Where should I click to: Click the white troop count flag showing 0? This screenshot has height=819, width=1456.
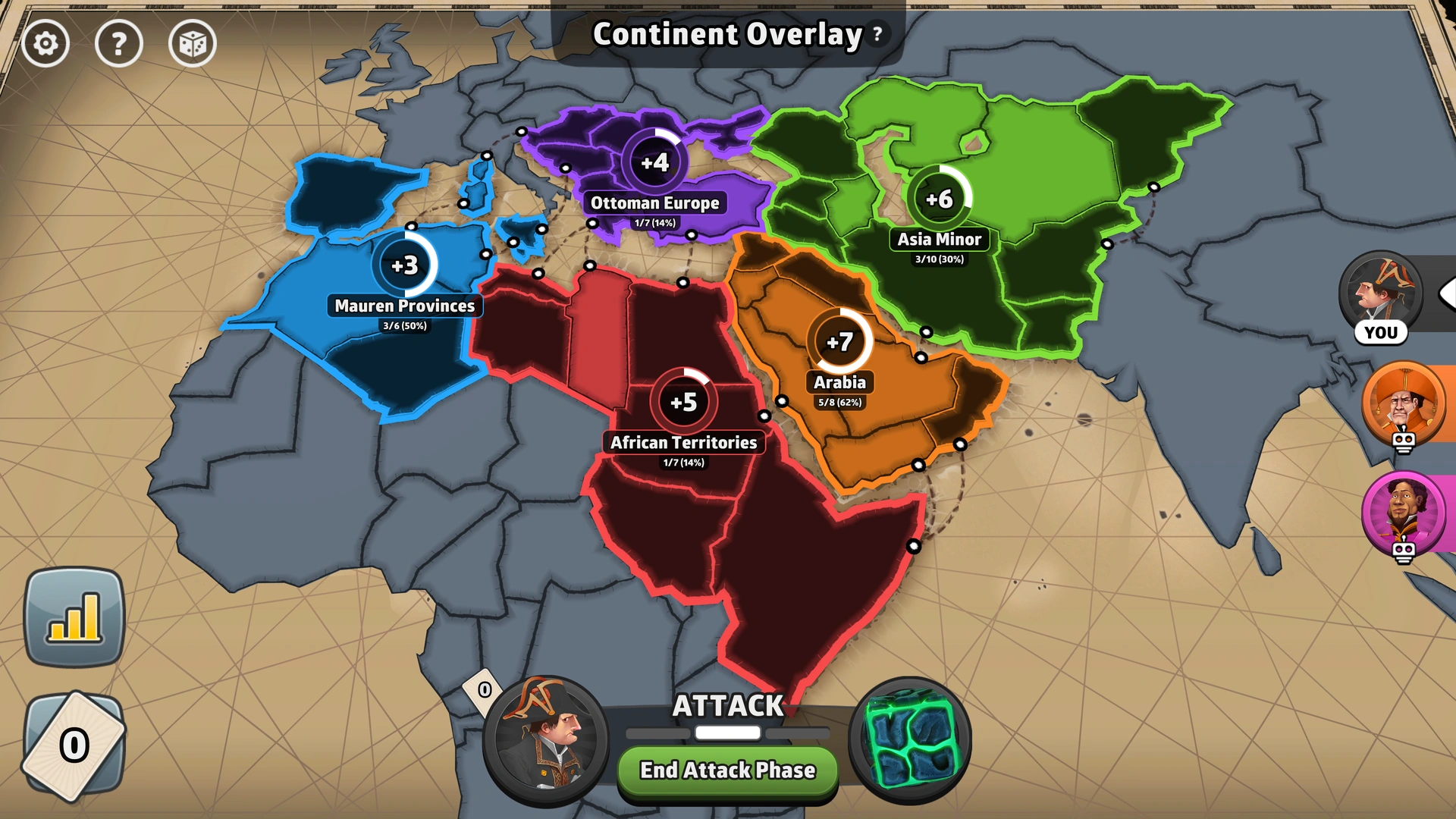[x=481, y=690]
